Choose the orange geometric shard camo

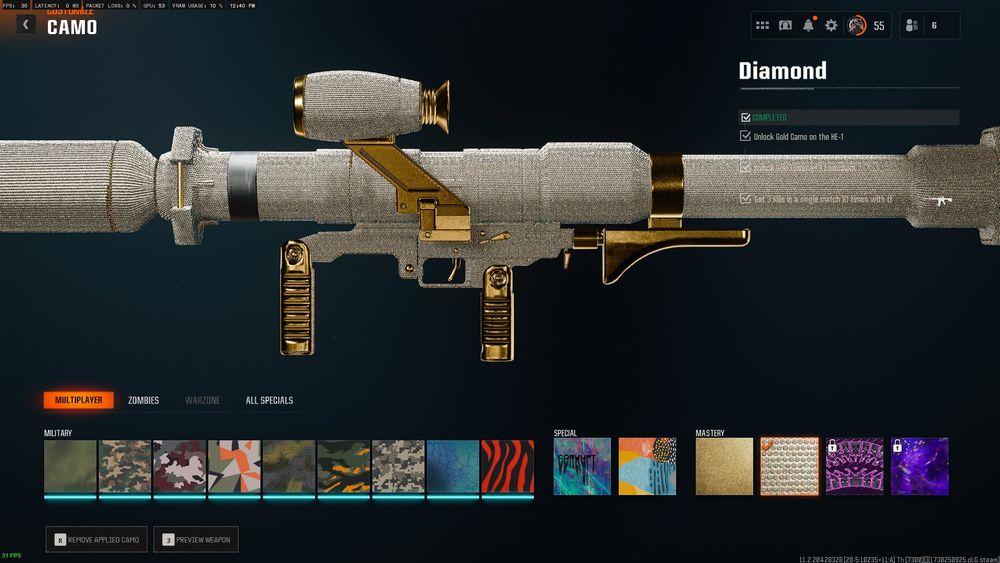234,466
